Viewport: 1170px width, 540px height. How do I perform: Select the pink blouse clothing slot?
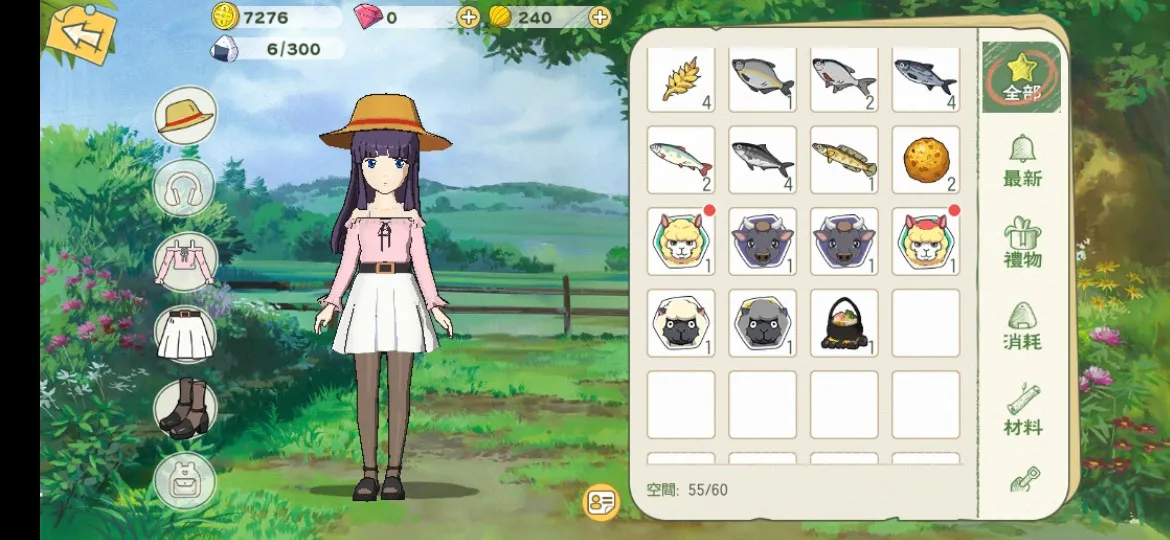click(x=185, y=262)
